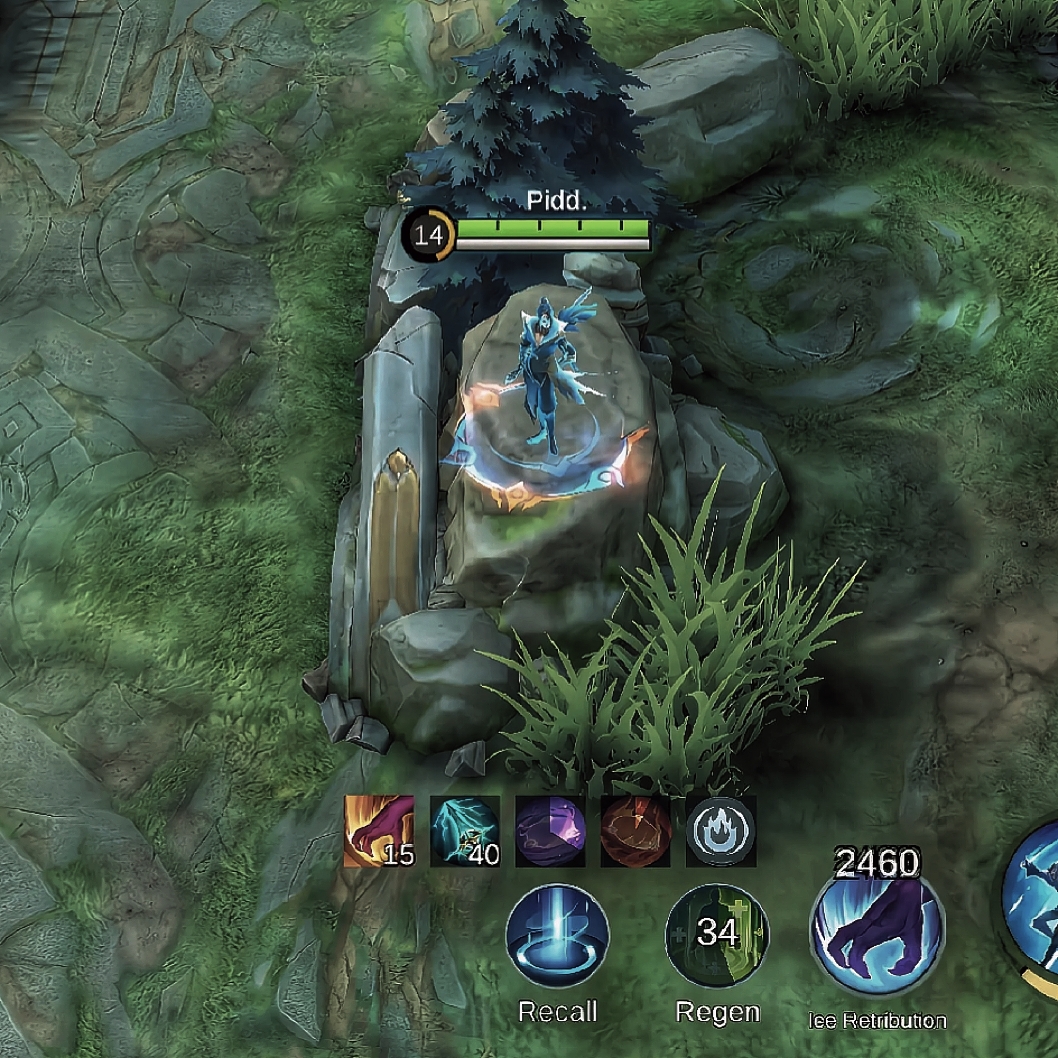This screenshot has height=1058, width=1058.
Task: Activate the Recall ability
Action: pos(557,936)
